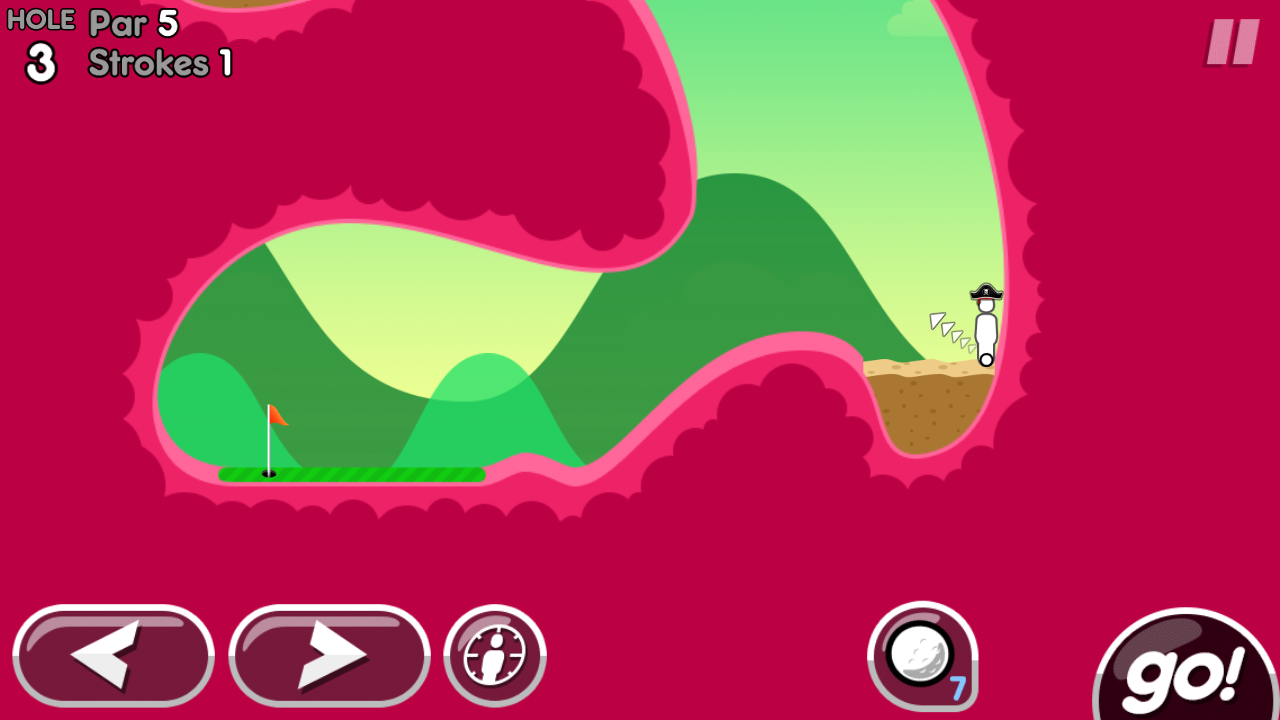Screen dimensions: 1280x720
Task: Click the stickman inside the crosshair icon
Action: (495, 656)
